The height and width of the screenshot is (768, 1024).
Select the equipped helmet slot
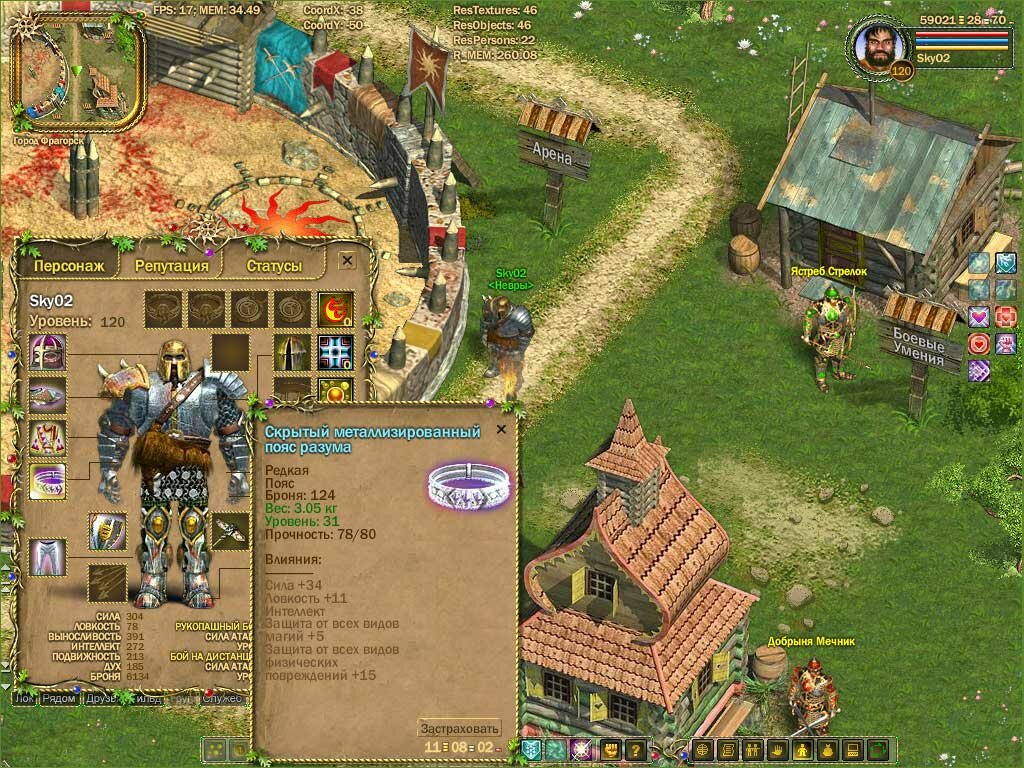click(47, 353)
